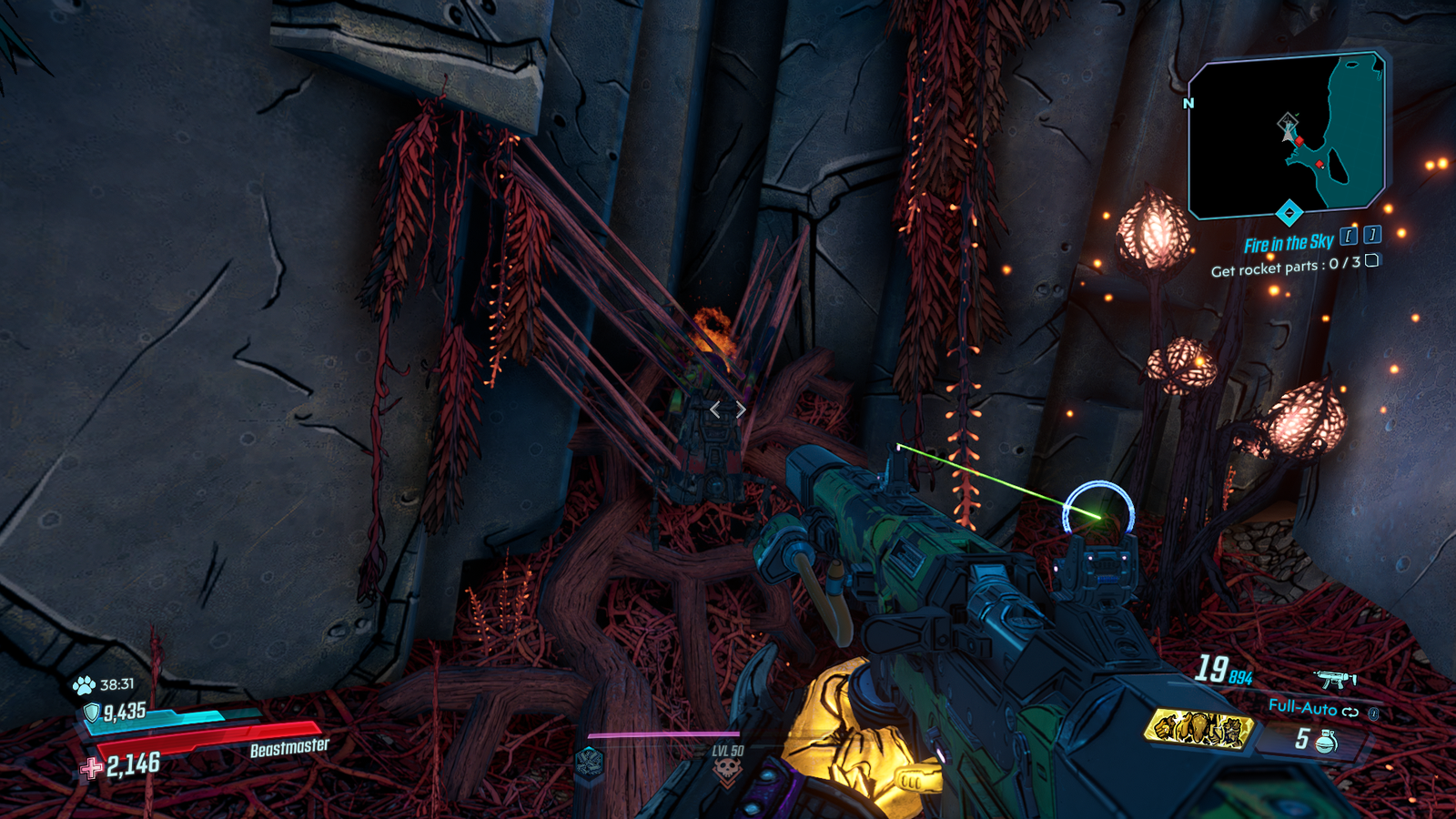Toggle the objective box after Get rocket parts
Screen dimensions: 1456x819
tap(1372, 262)
